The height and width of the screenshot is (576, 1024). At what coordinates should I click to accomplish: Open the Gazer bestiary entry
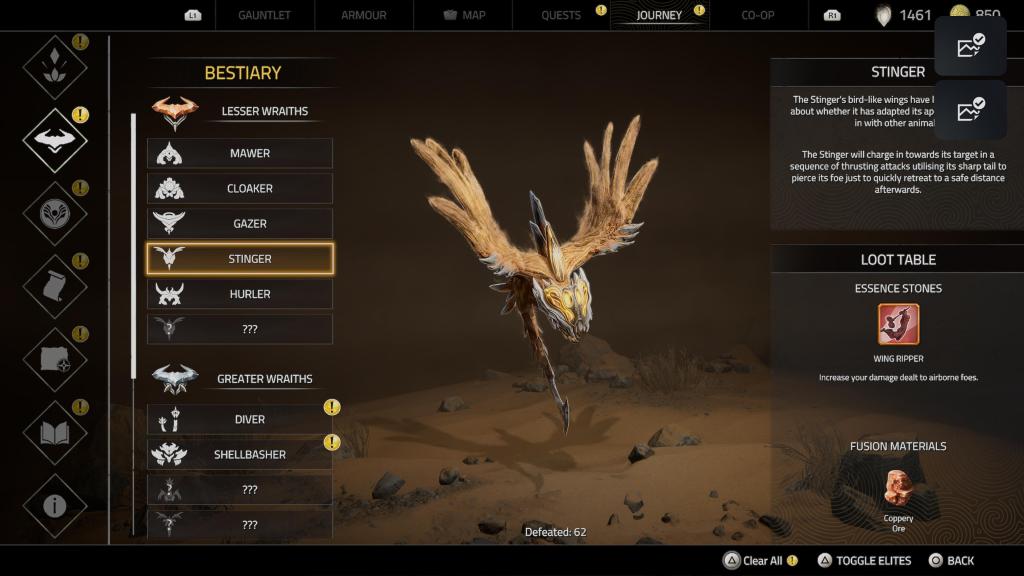pyautogui.click(x=240, y=223)
